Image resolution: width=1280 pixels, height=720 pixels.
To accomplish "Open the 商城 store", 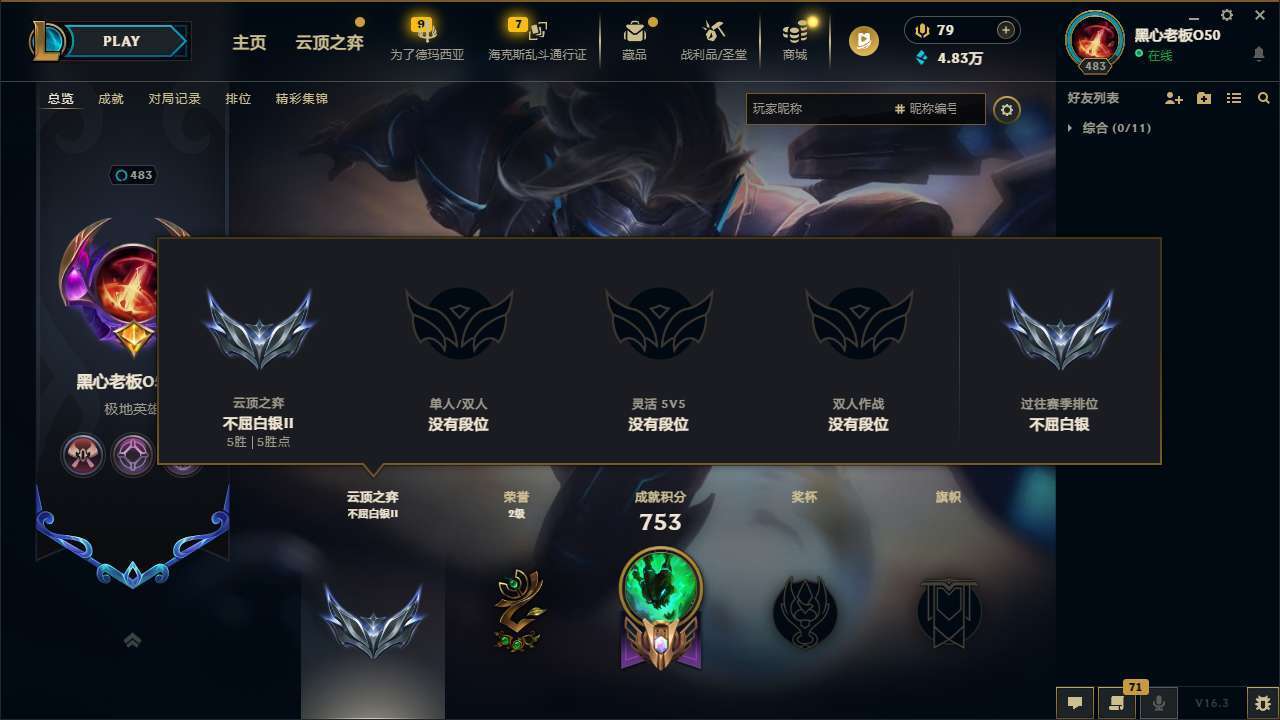I will (x=794, y=40).
